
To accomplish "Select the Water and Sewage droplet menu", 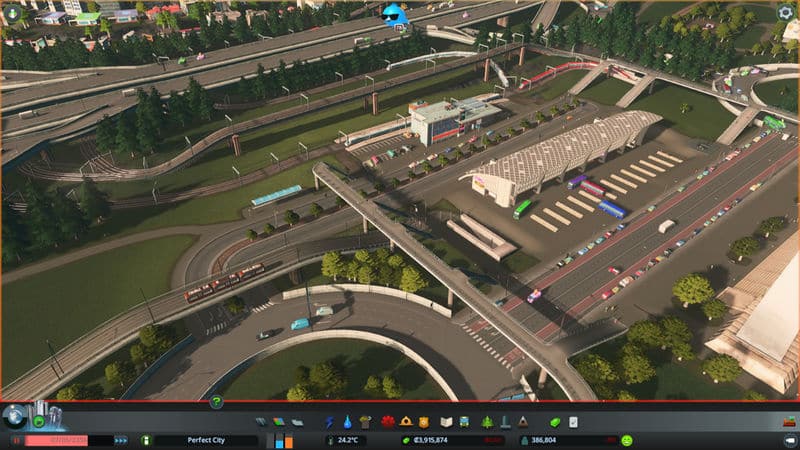I will click(x=347, y=422).
